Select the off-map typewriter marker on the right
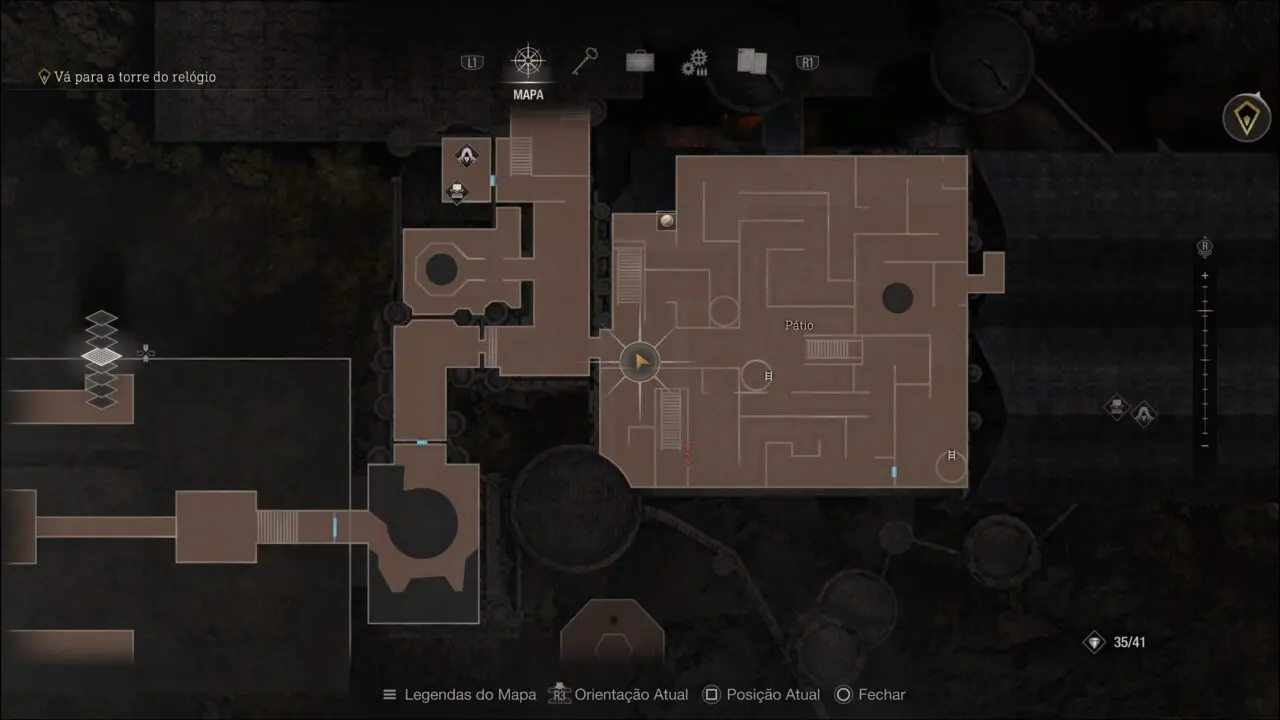This screenshot has width=1280, height=720. (x=1116, y=407)
